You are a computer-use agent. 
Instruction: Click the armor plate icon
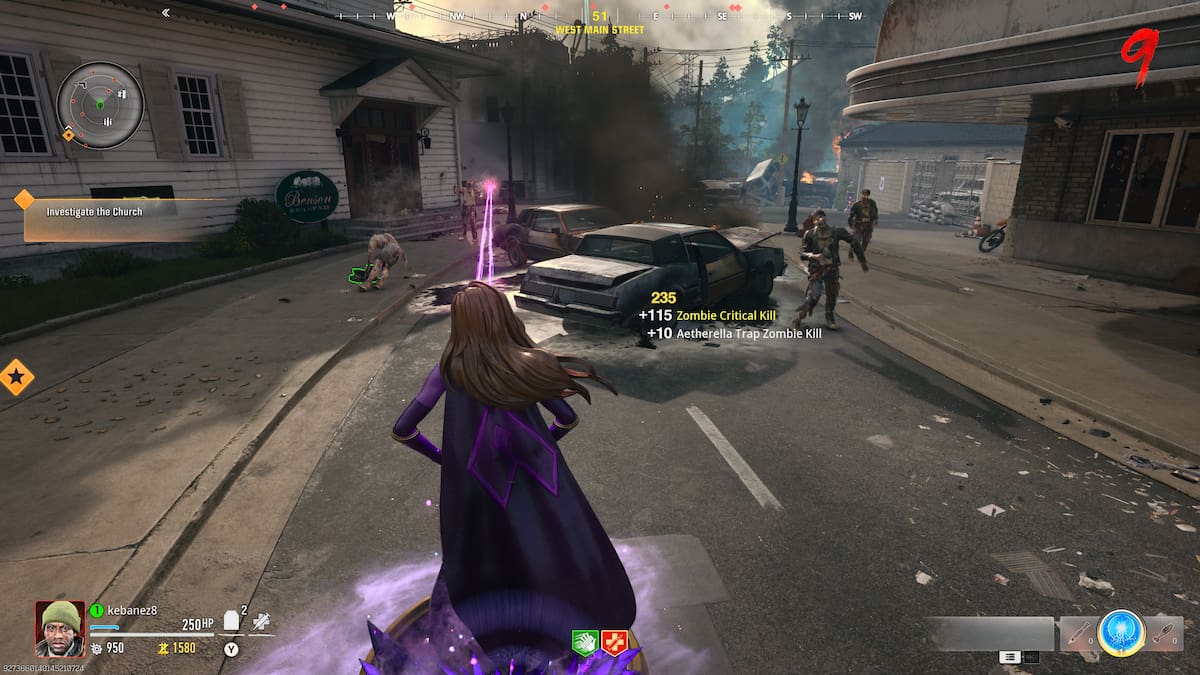(x=231, y=621)
